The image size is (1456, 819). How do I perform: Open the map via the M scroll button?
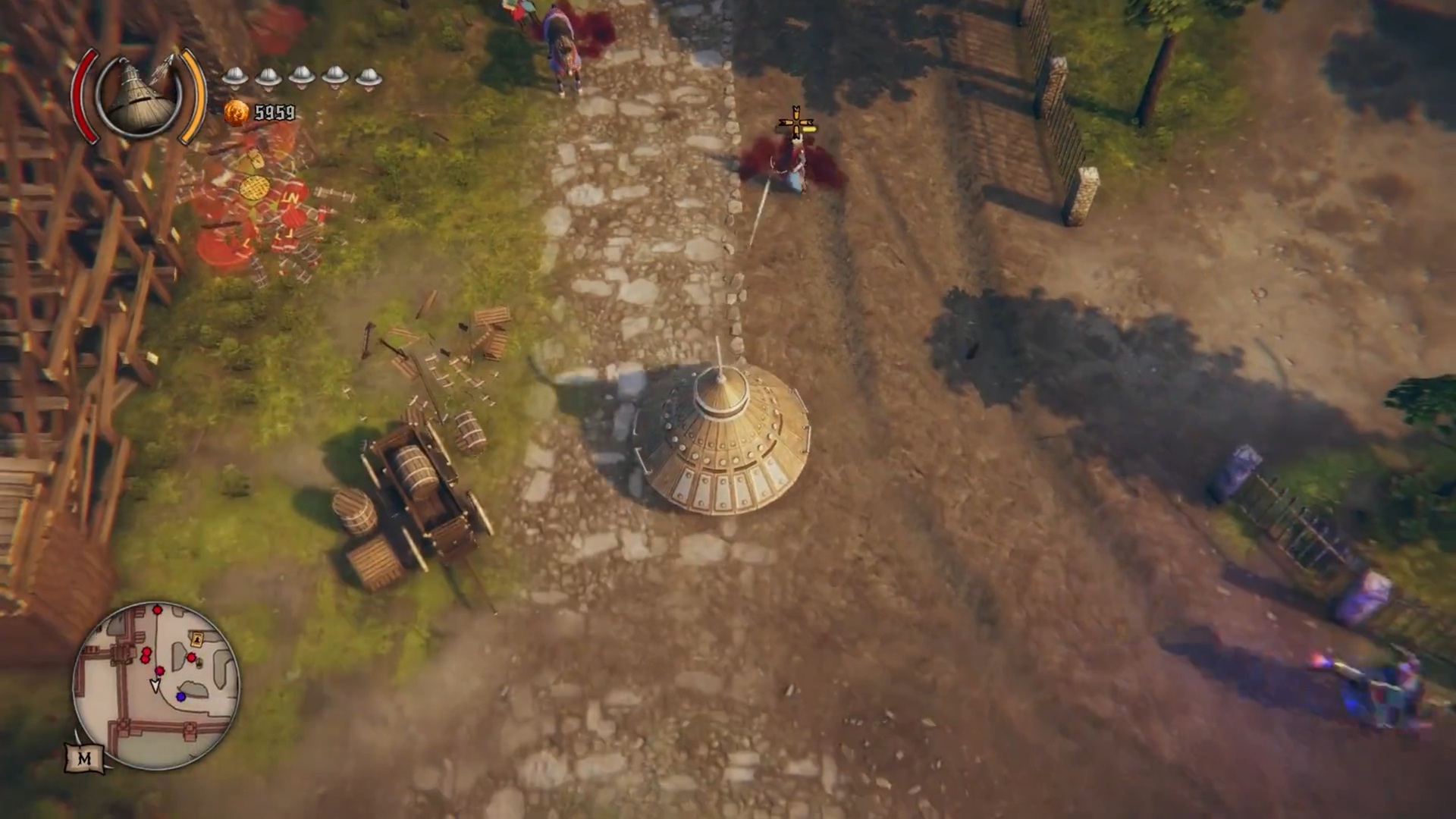86,758
